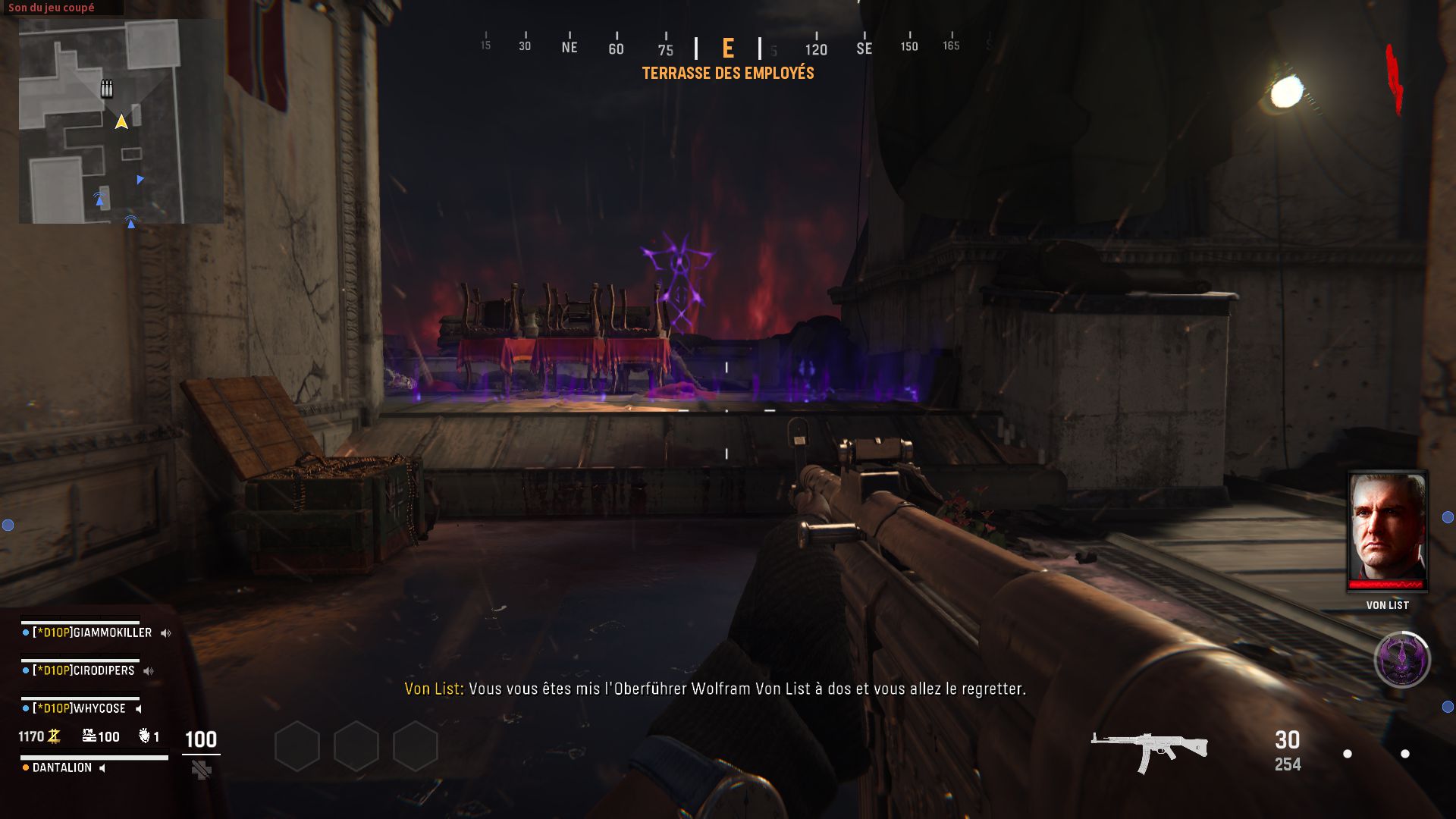Select the CIRODIPERS squad member row
Image resolution: width=1456 pixels, height=819 pixels.
click(83, 670)
